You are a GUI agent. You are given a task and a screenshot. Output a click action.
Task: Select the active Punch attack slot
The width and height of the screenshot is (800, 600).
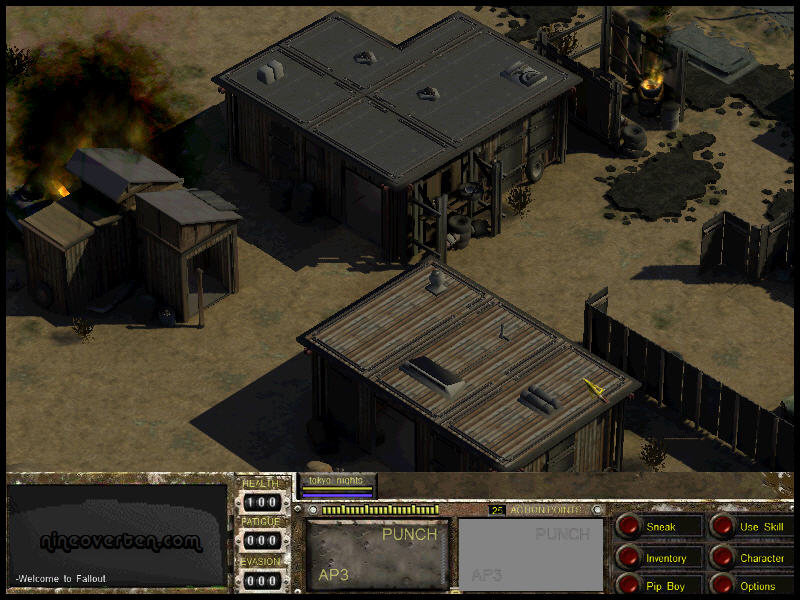pyautogui.click(x=376, y=554)
